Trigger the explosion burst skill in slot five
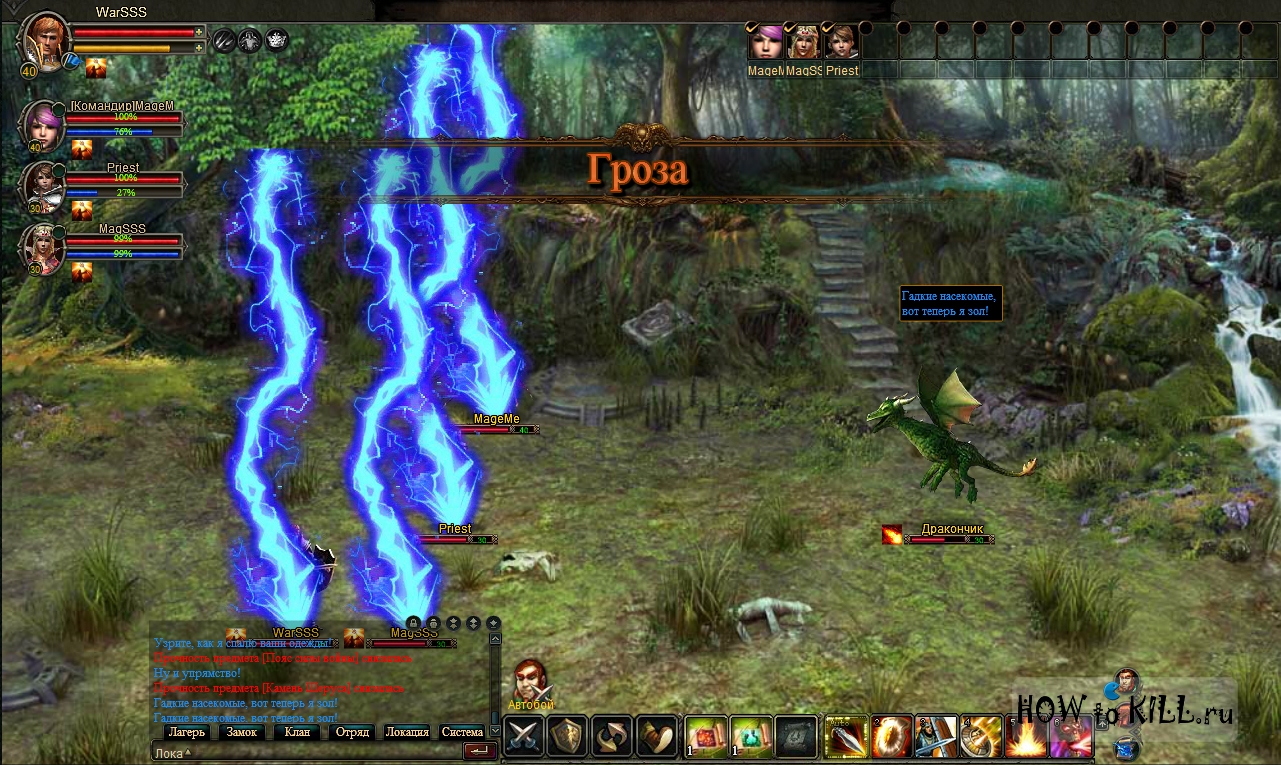1281x765 pixels. pos(1026,738)
